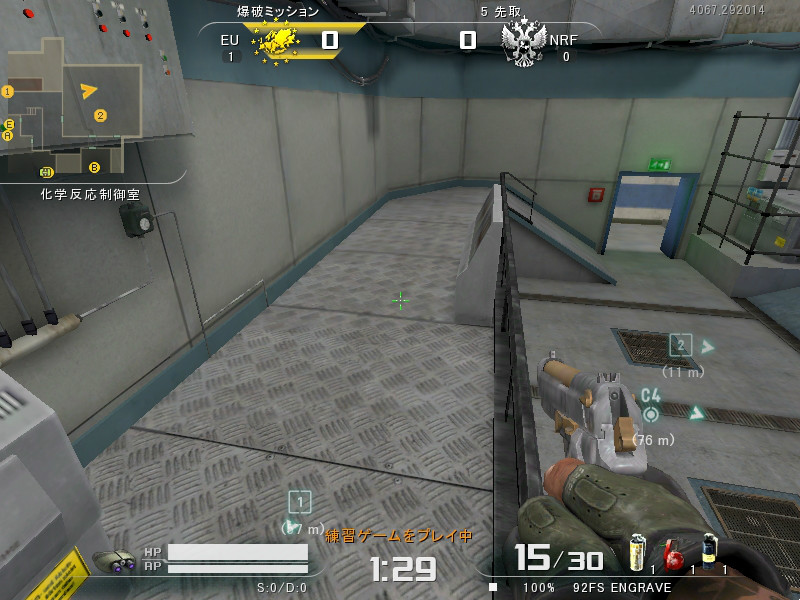Screen dimensions: 800x600
Task: Select the yellow flashbang grenade icon
Action: click(x=635, y=552)
